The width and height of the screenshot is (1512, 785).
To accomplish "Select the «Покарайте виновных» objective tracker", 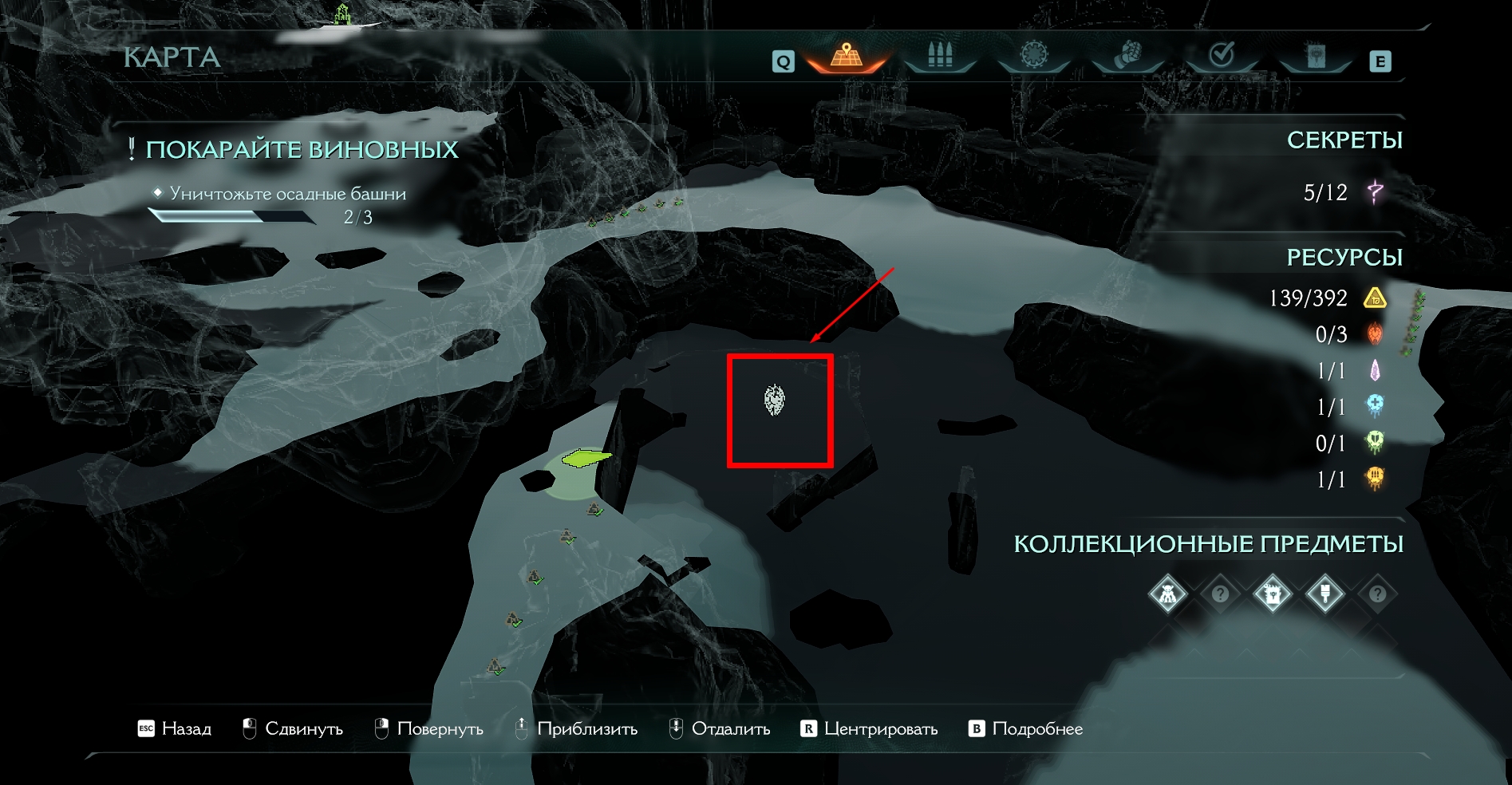I will (x=302, y=149).
